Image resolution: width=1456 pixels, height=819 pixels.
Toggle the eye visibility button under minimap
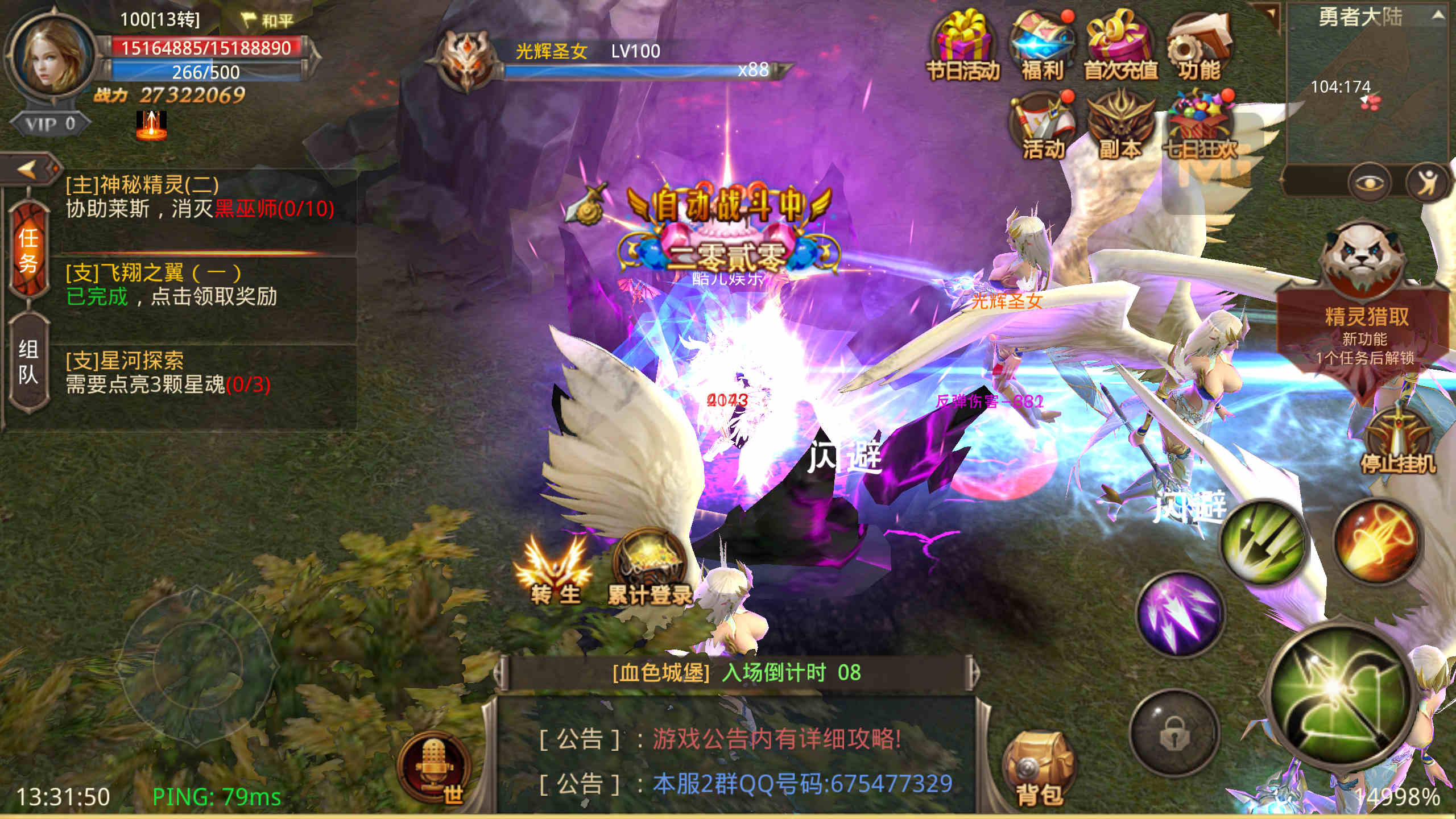[x=1369, y=183]
